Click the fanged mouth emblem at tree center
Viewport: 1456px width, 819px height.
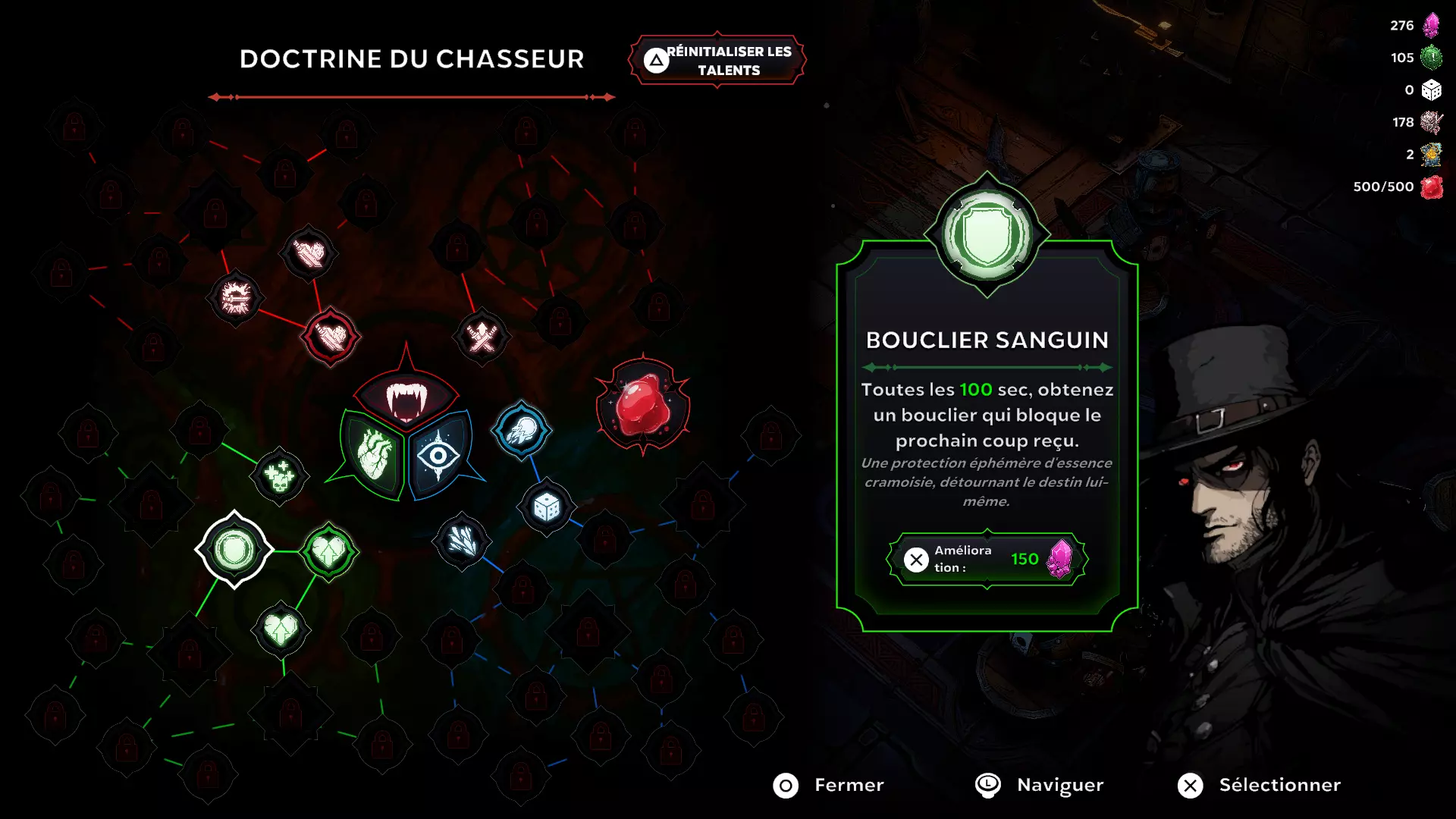(407, 396)
